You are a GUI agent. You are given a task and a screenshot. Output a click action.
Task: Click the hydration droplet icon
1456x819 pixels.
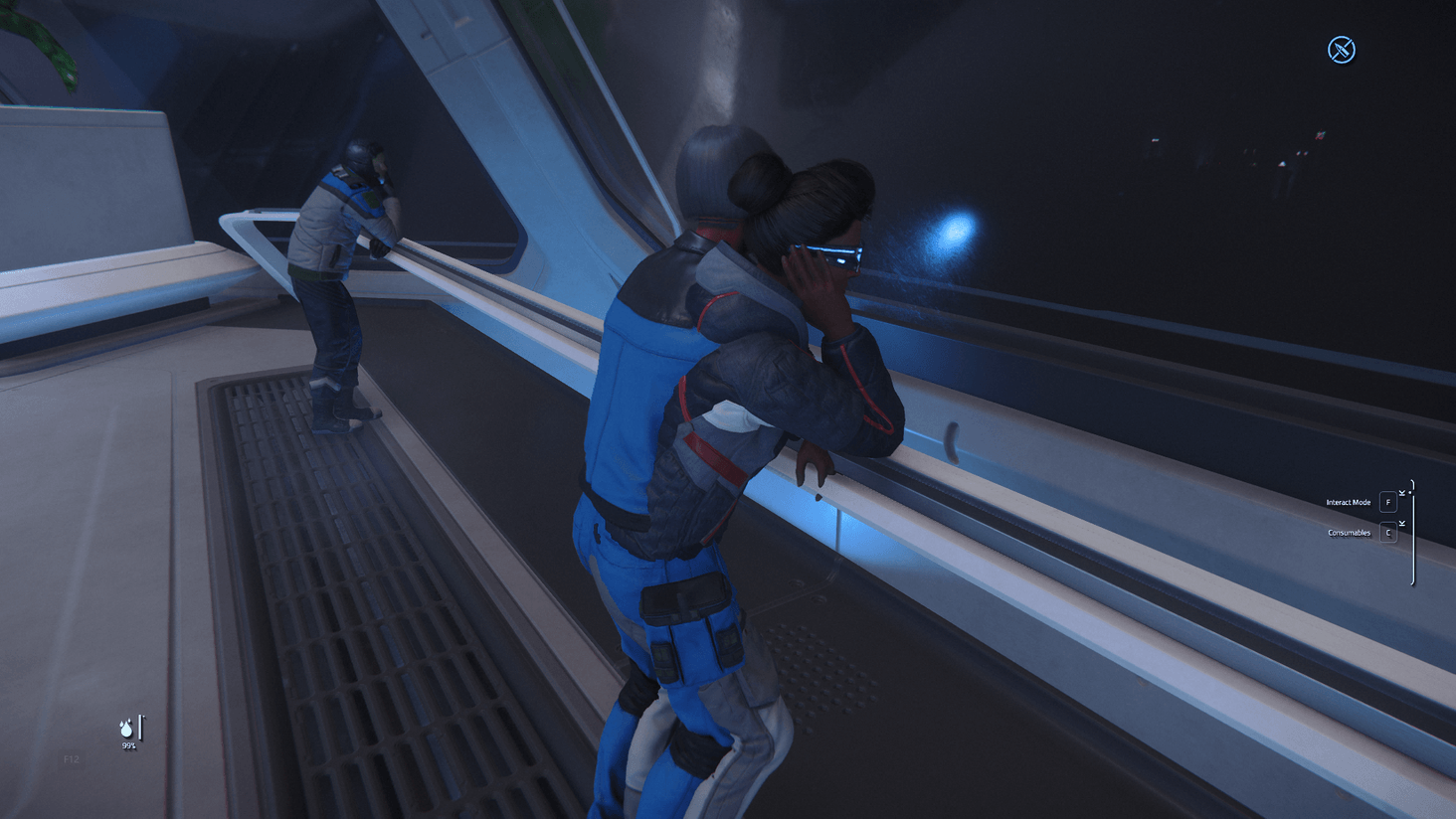(x=126, y=729)
